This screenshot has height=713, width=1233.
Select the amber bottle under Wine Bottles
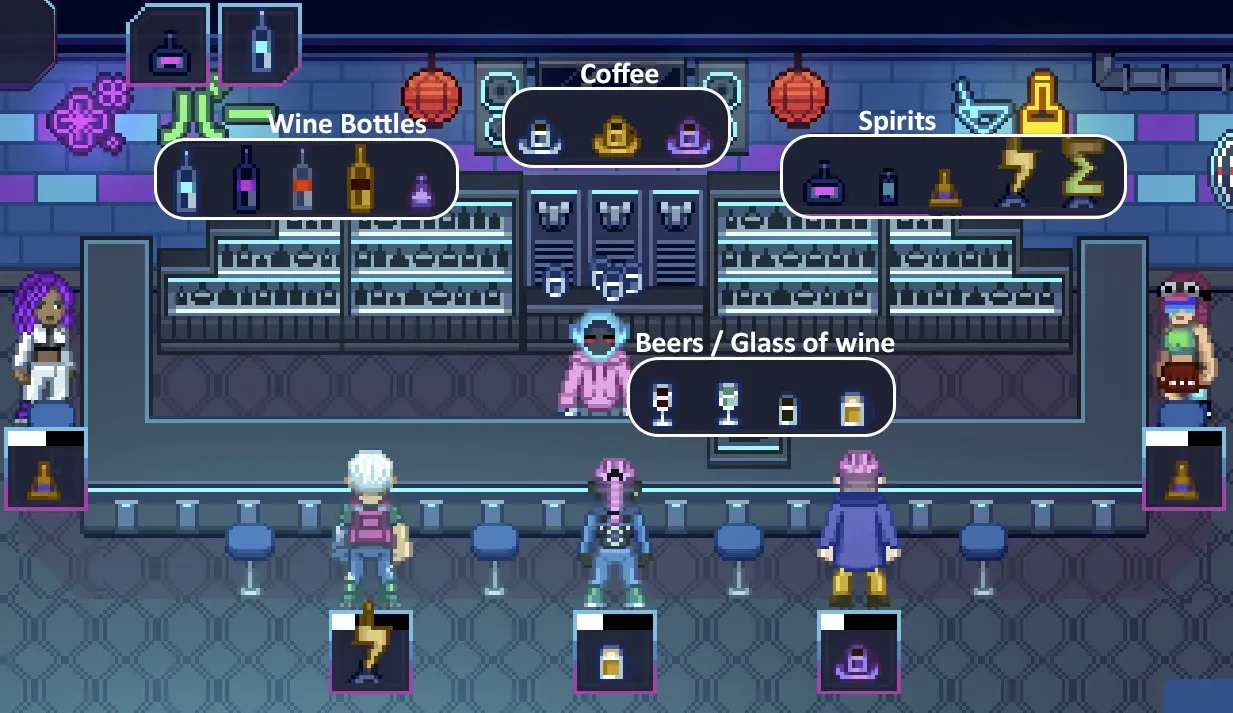tap(360, 178)
